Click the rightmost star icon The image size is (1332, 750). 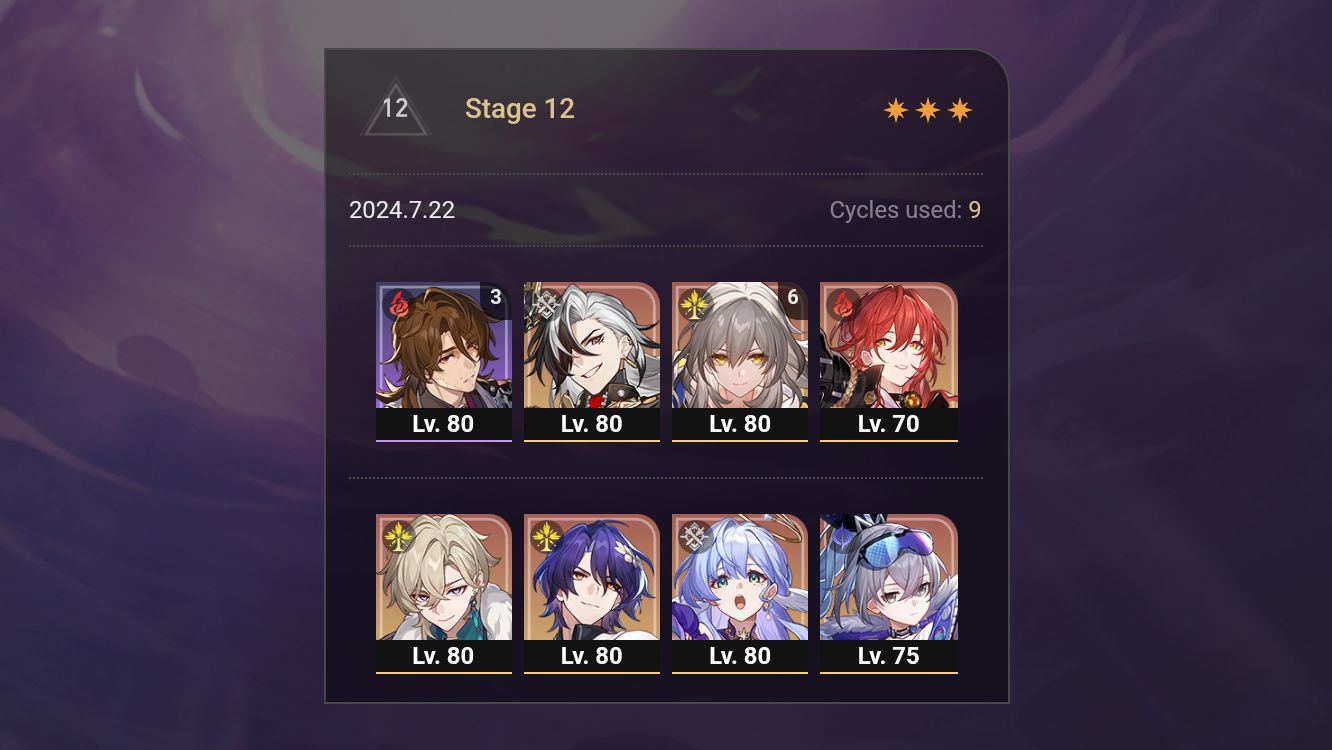pos(959,108)
